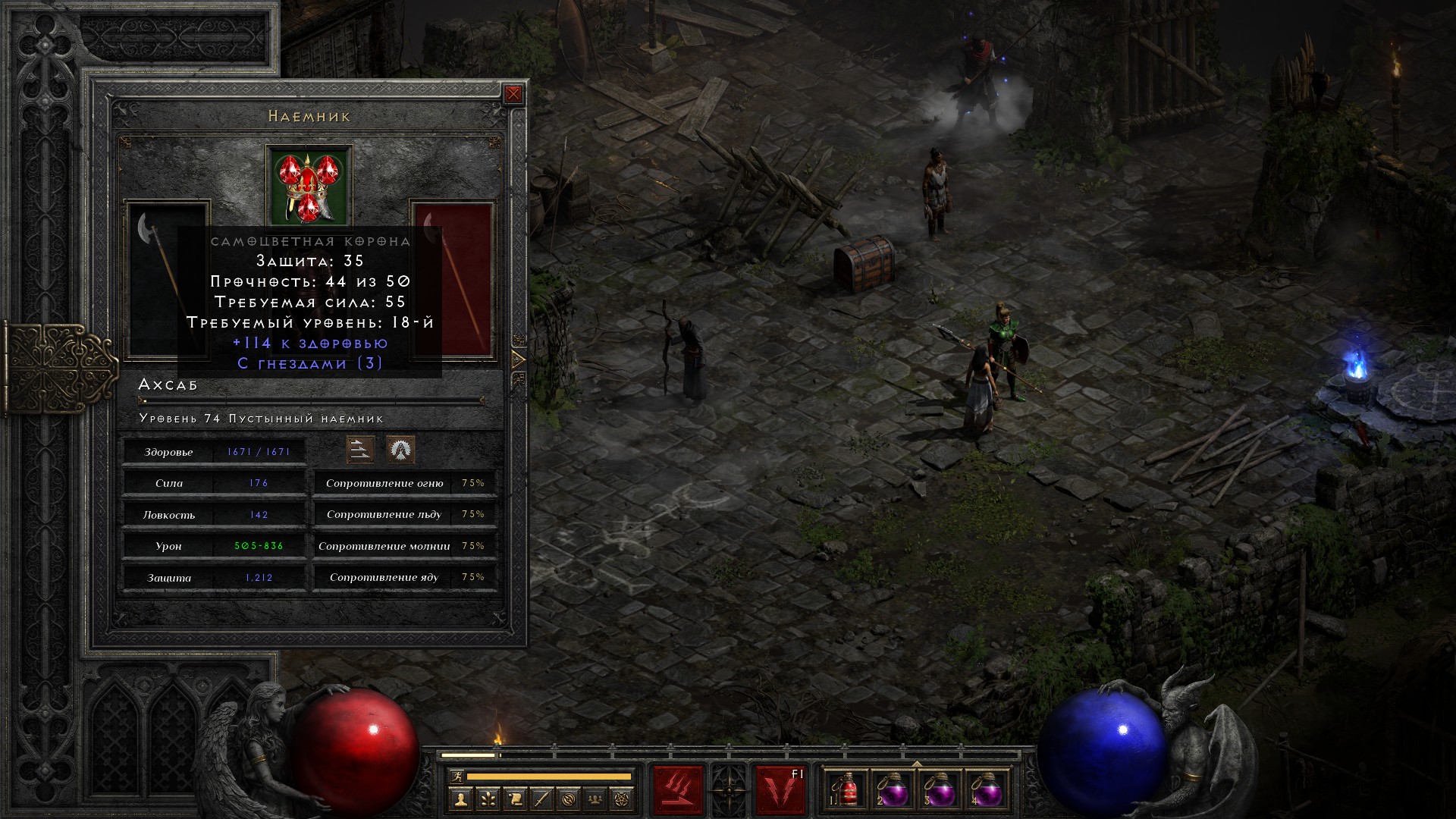Use the purple rejuvenation potion in belt slot 2
The width and height of the screenshot is (1456, 819).
pyautogui.click(x=893, y=790)
